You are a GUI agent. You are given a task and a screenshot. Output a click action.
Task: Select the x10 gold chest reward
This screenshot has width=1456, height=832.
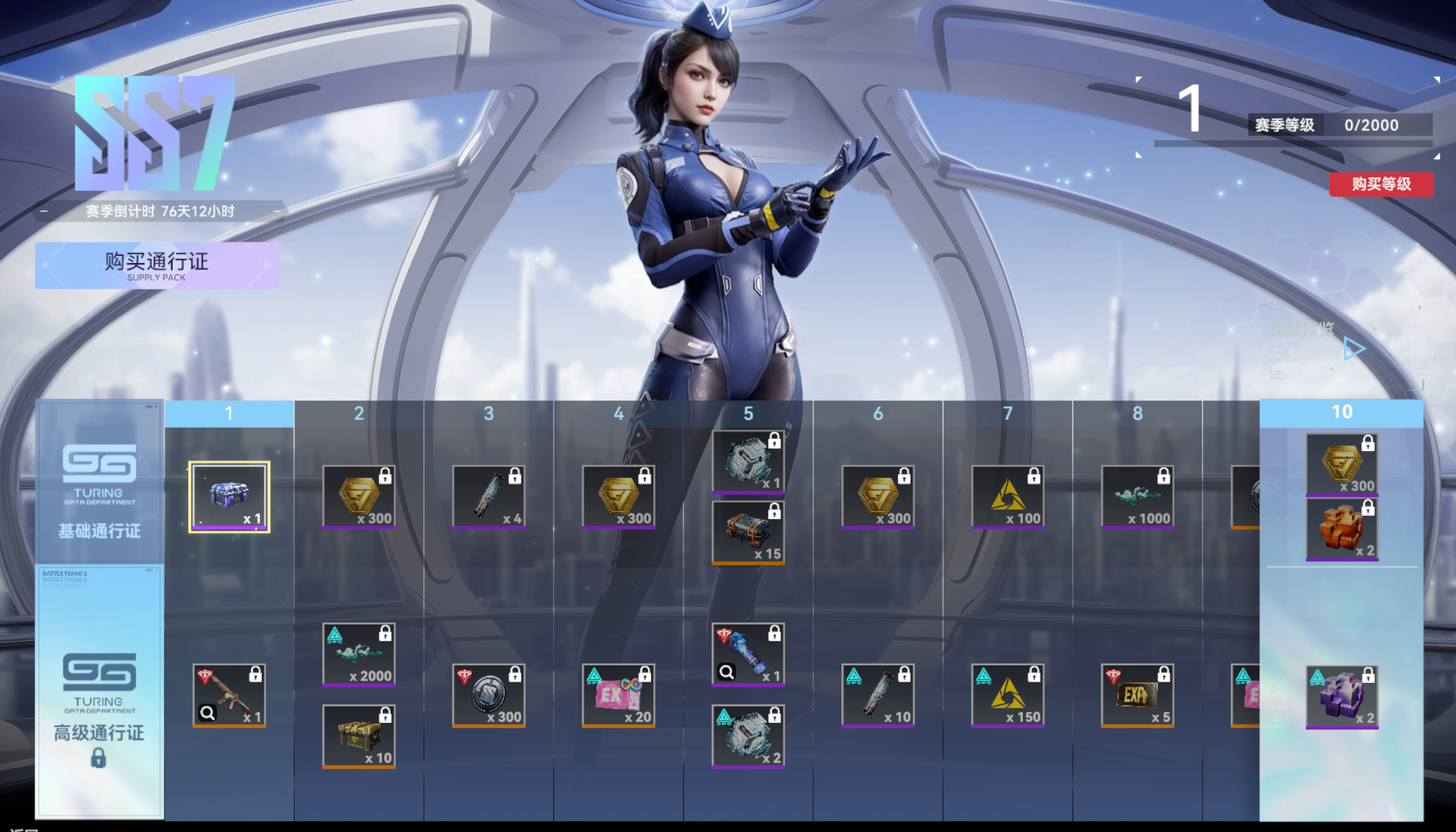[359, 736]
